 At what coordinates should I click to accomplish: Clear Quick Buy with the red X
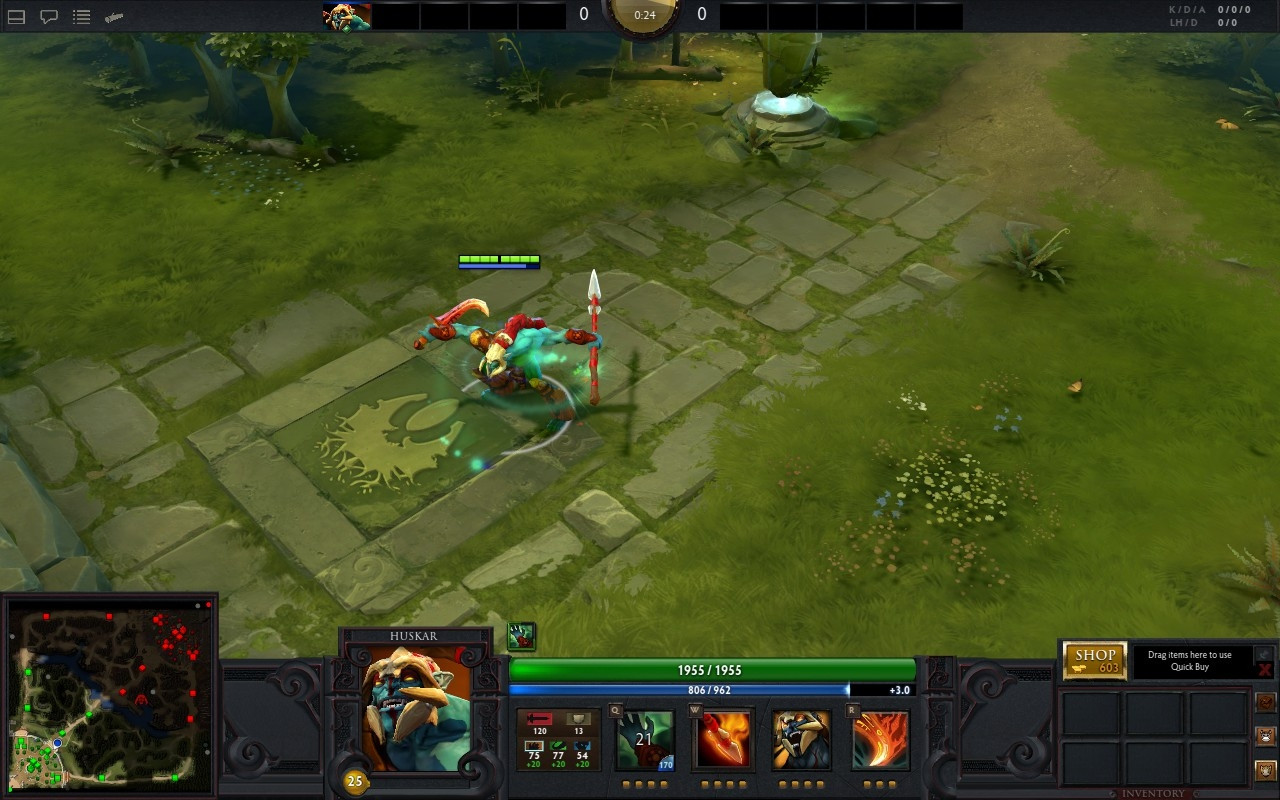(x=1264, y=670)
